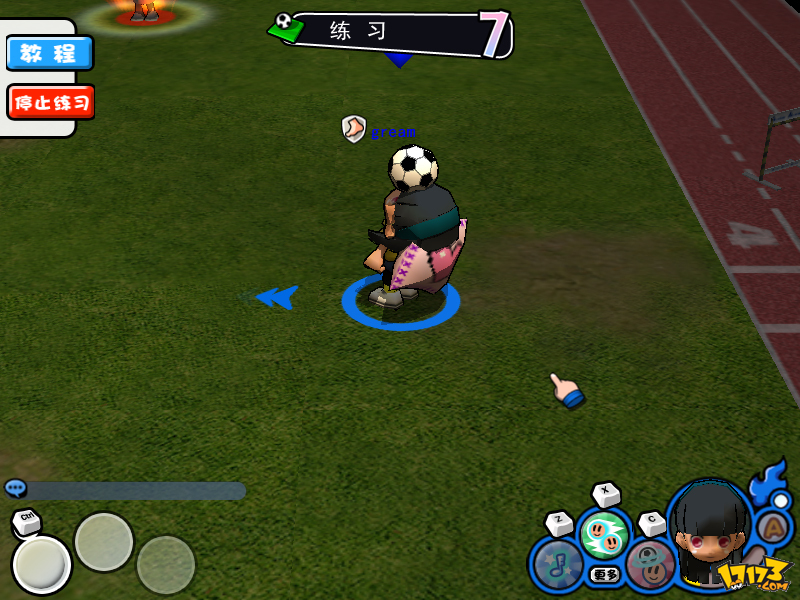The width and height of the screenshot is (800, 600).
Task: Use the music note emote icon
Action: [x=556, y=565]
